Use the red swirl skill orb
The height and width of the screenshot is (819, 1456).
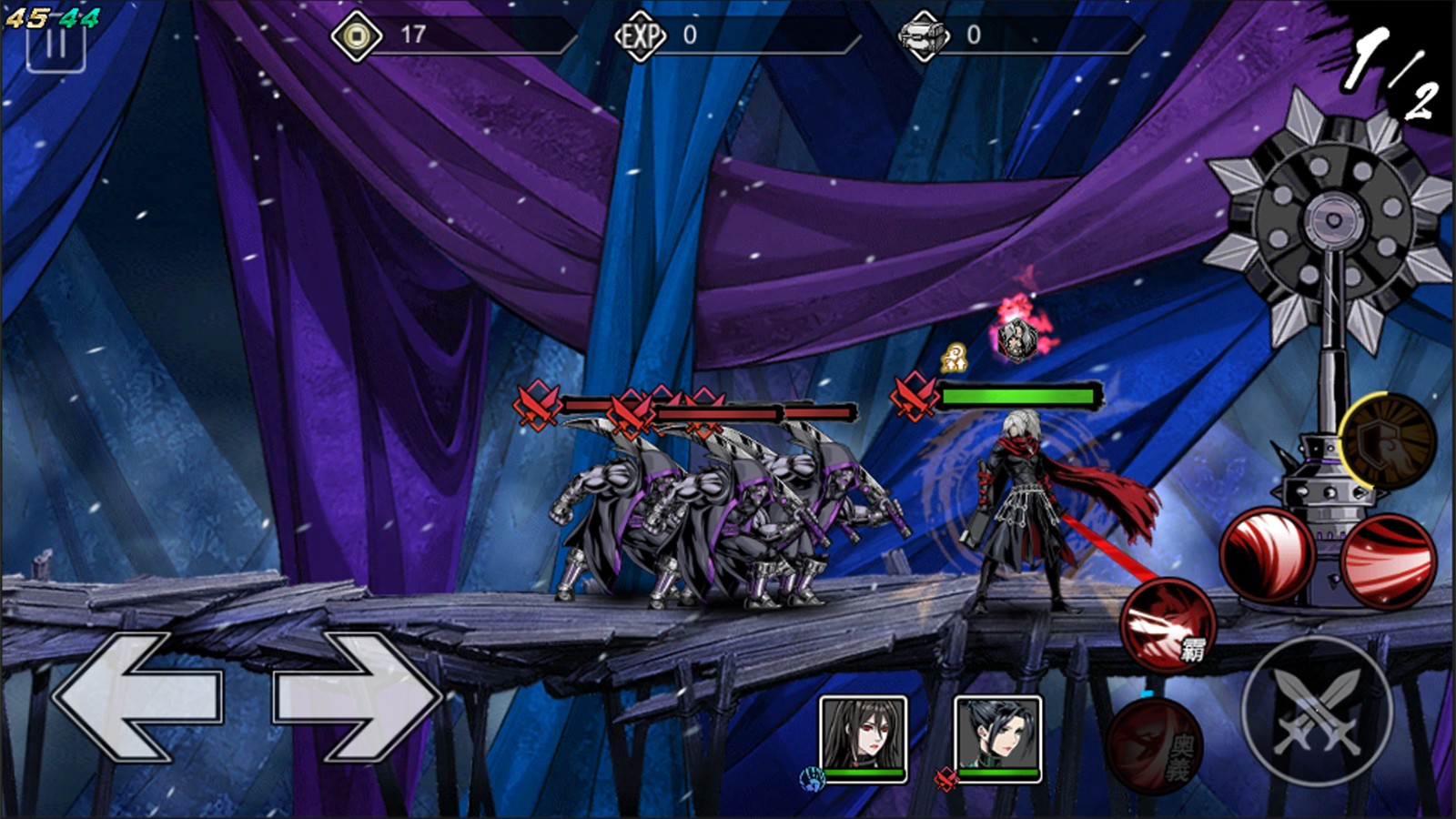click(x=1267, y=555)
